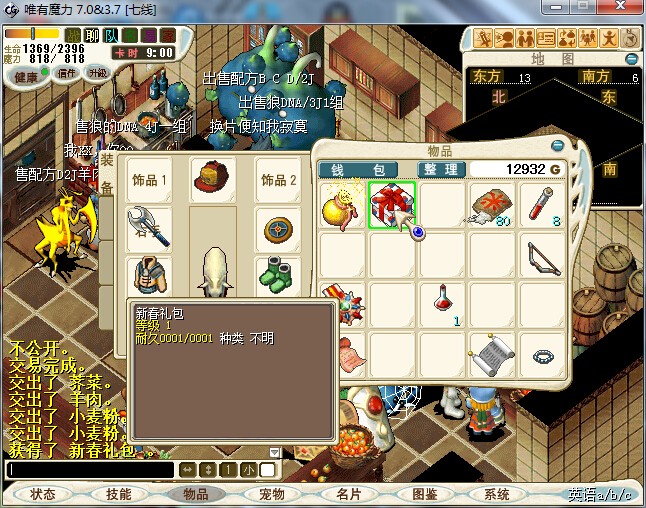Viewport: 646px width, 508px height.
Task: Click the chat input field
Action: point(90,470)
